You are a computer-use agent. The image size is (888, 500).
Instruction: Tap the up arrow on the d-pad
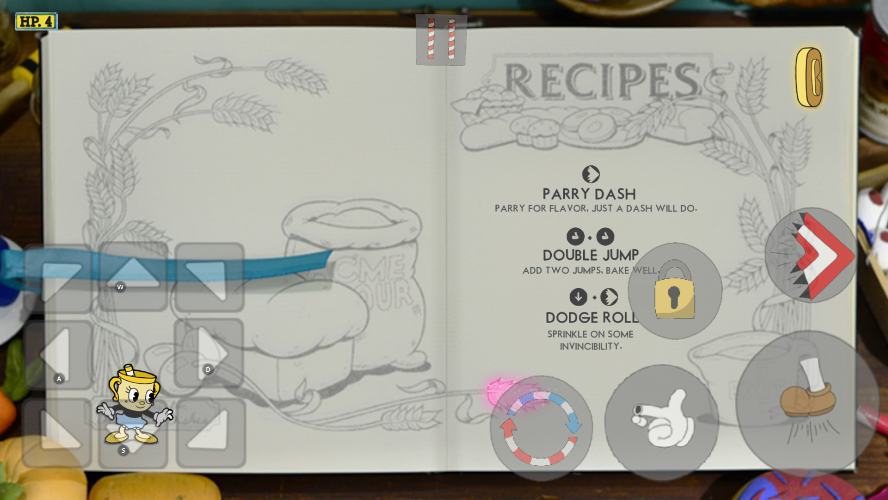pos(133,276)
